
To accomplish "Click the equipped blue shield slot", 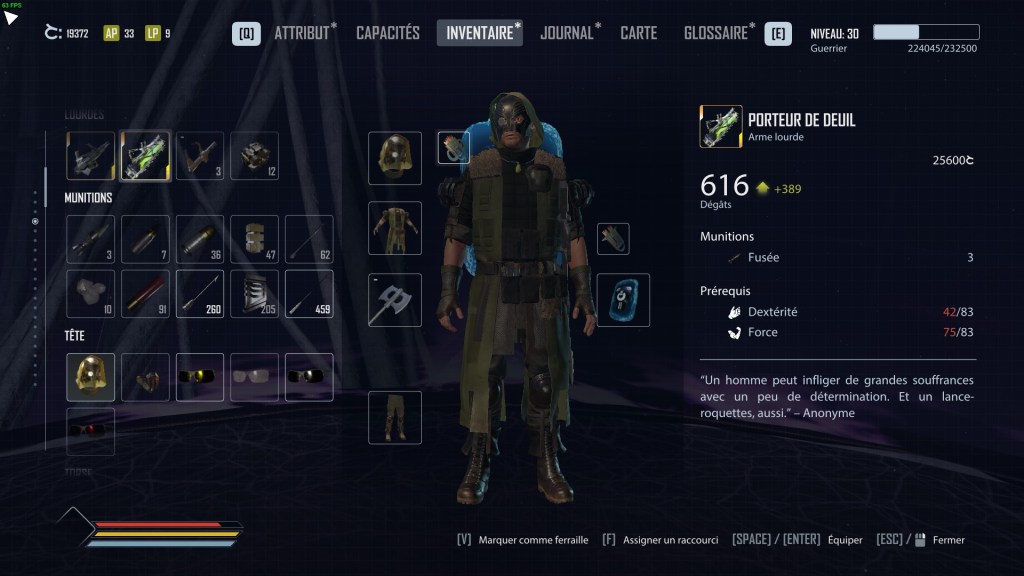I will click(x=623, y=300).
